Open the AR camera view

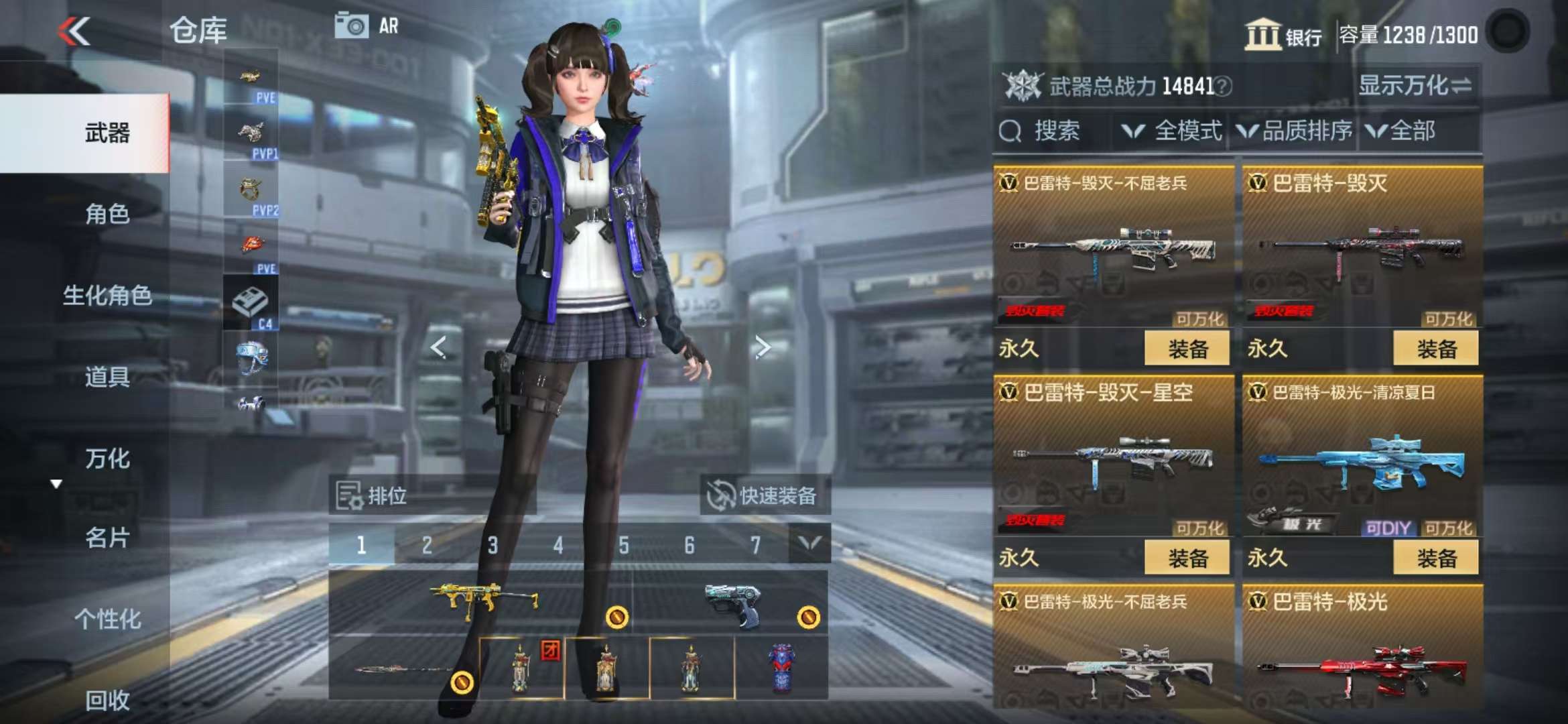pyautogui.click(x=367, y=27)
